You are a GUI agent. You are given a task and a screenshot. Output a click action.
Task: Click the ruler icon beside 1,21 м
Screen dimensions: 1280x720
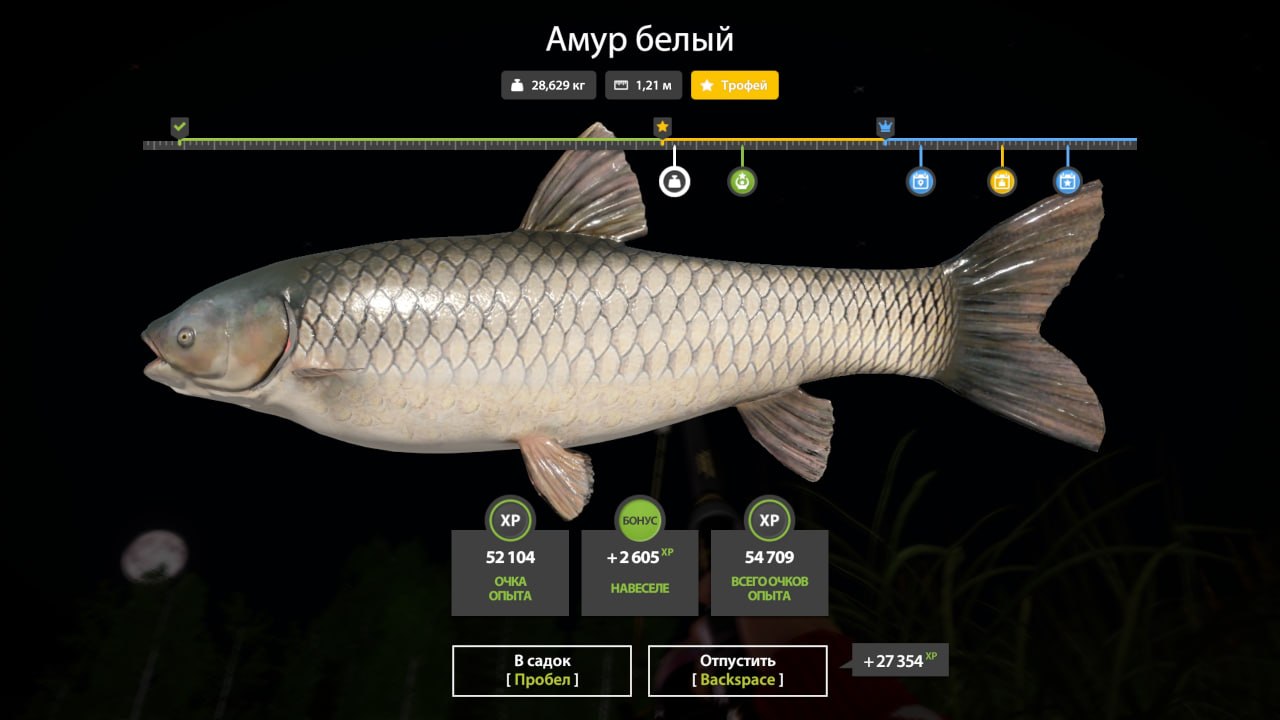622,85
